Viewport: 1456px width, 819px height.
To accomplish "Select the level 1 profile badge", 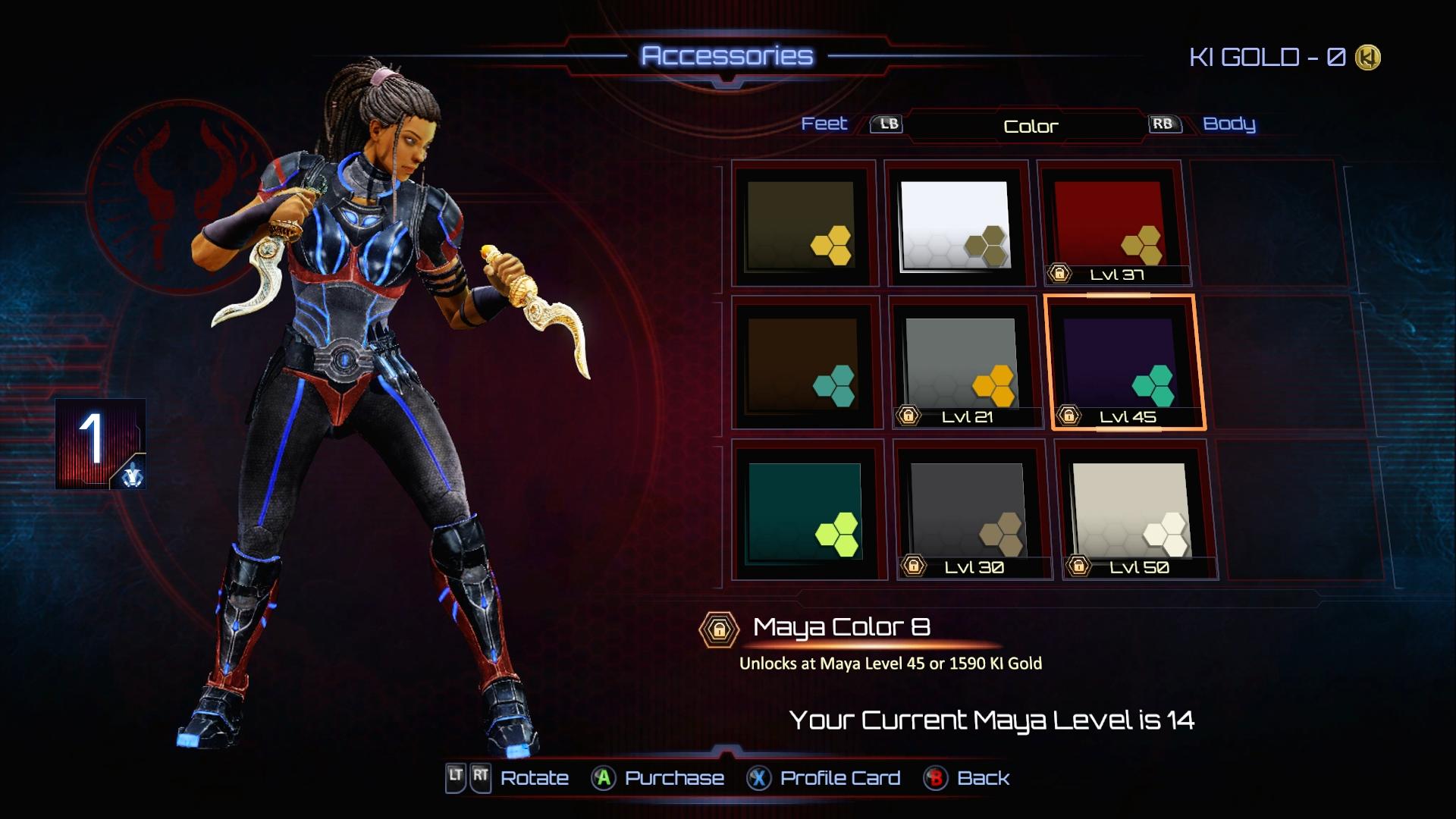I will pos(100,444).
